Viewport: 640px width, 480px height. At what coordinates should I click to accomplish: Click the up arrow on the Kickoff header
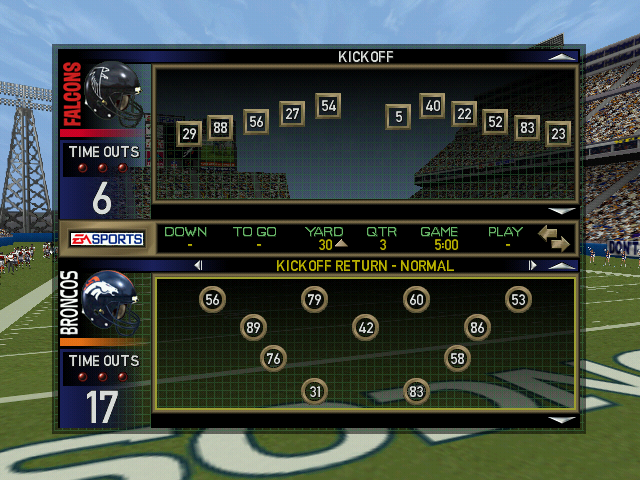click(x=562, y=57)
